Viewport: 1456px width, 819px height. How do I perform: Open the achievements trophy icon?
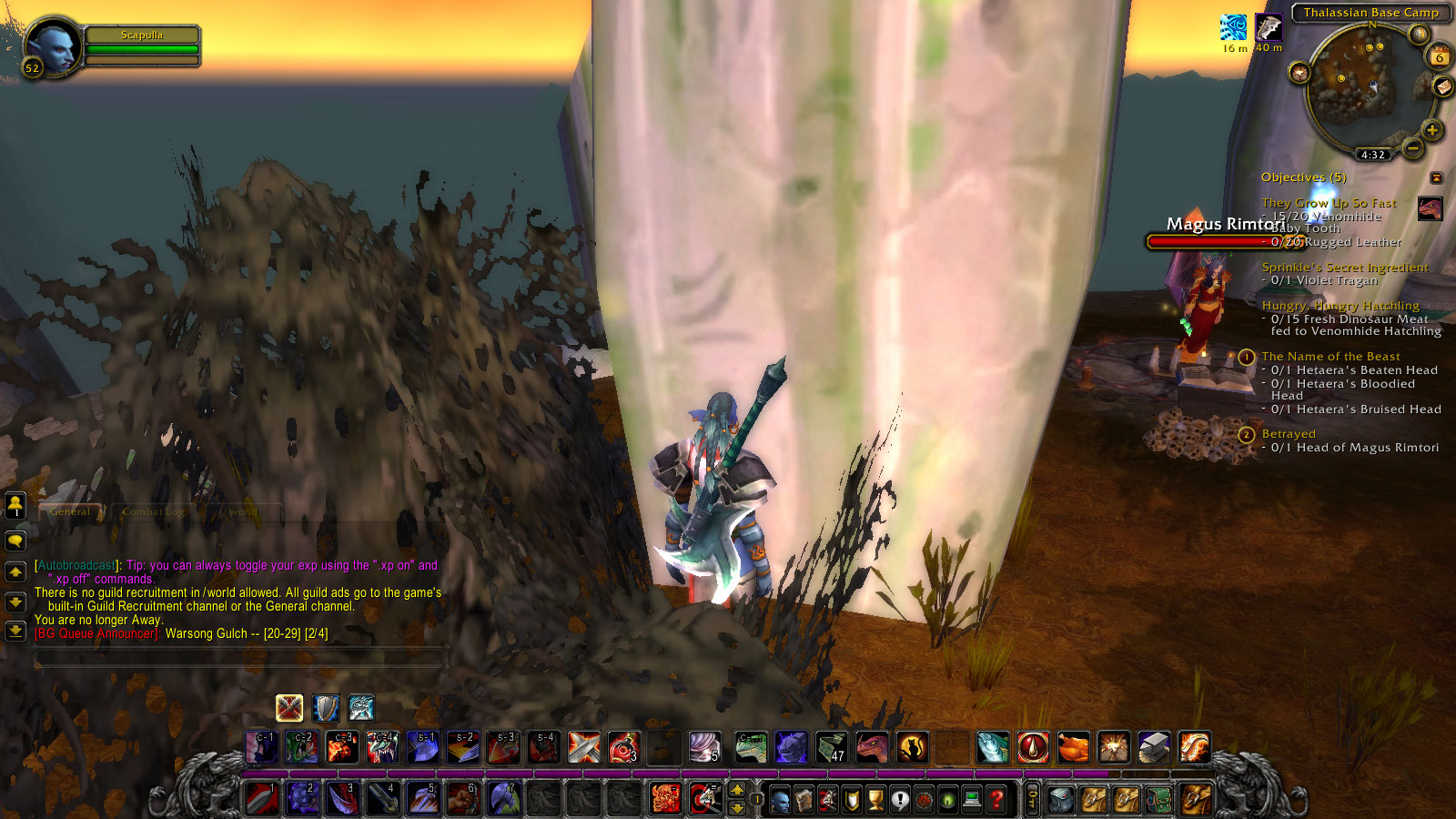tap(874, 800)
